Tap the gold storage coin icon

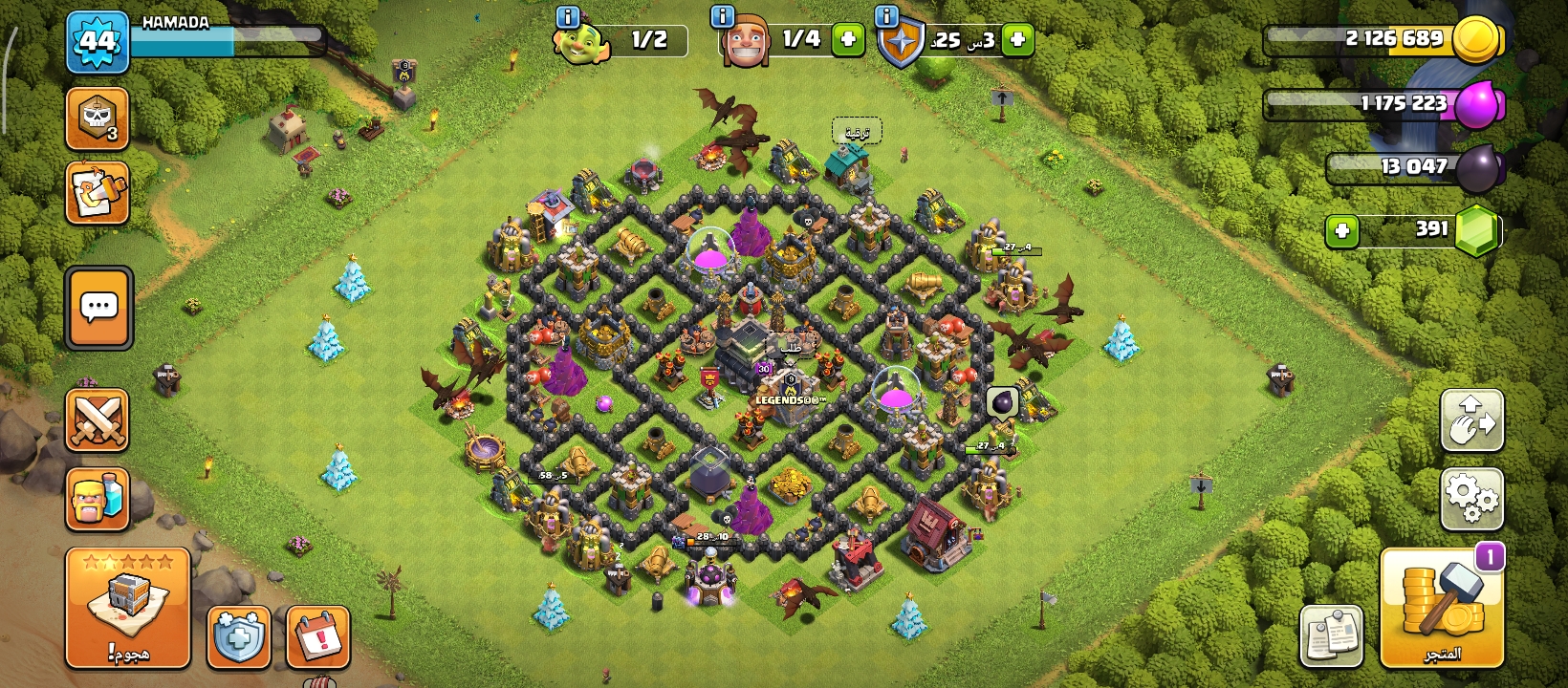1475,40
